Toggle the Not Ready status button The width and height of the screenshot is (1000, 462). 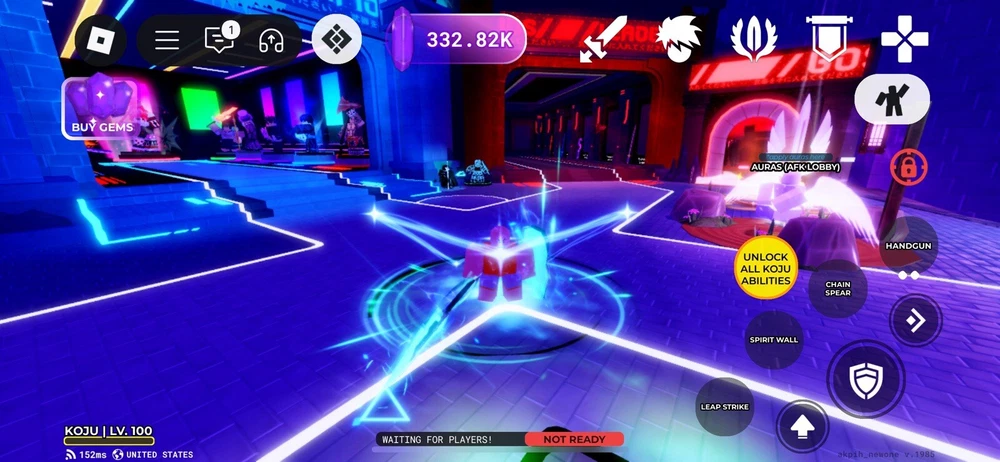click(x=574, y=439)
